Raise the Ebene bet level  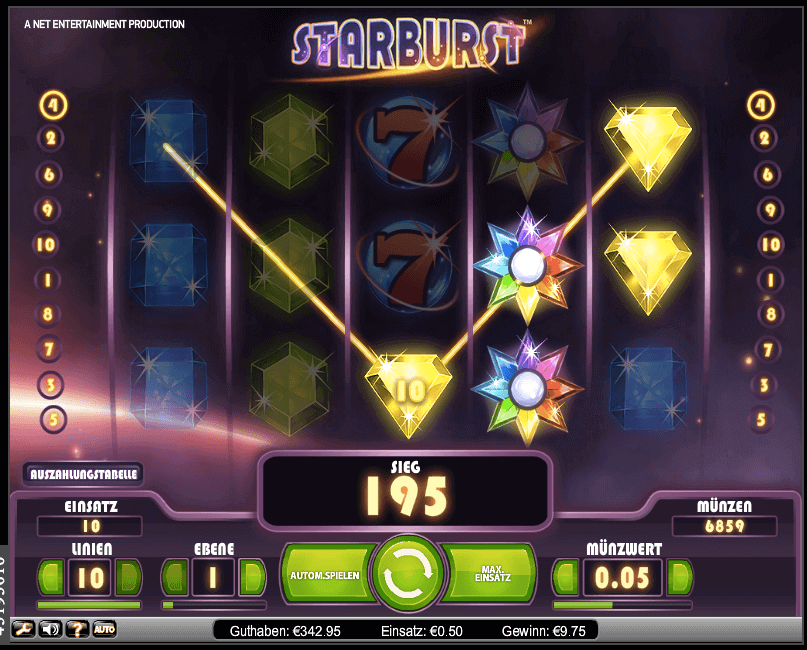point(253,577)
